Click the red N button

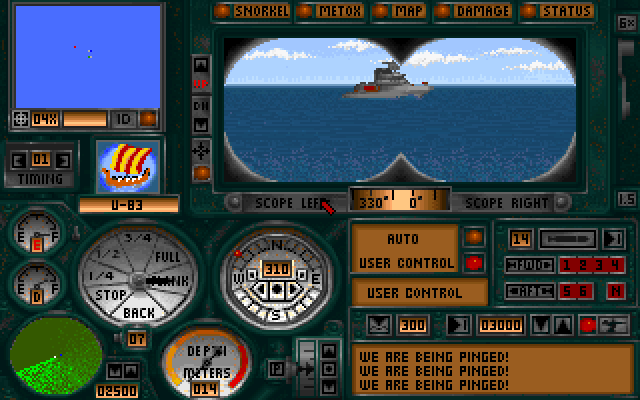click(615, 291)
